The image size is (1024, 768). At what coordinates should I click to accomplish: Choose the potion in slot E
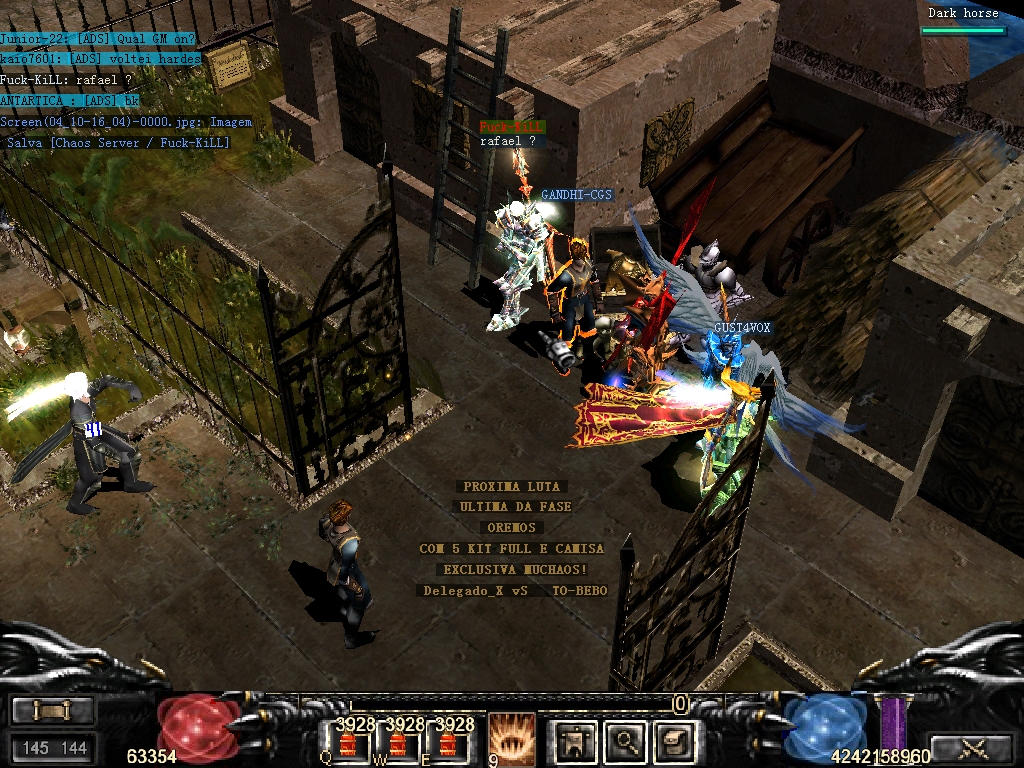(x=448, y=743)
